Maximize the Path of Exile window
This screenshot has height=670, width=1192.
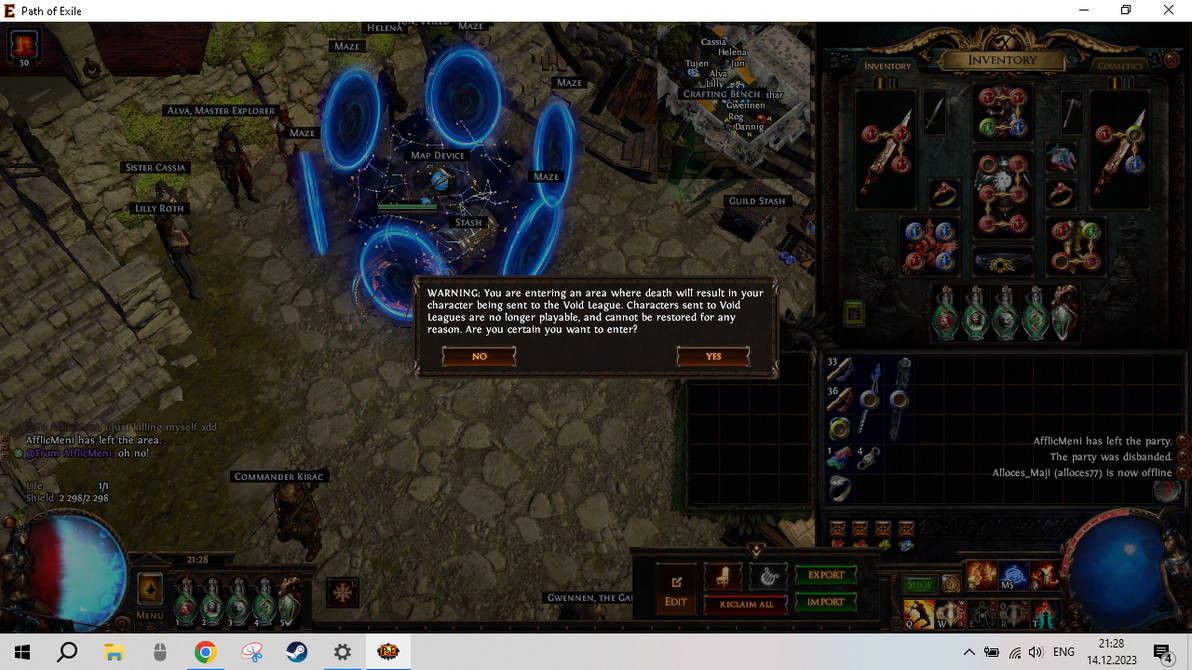1125,10
